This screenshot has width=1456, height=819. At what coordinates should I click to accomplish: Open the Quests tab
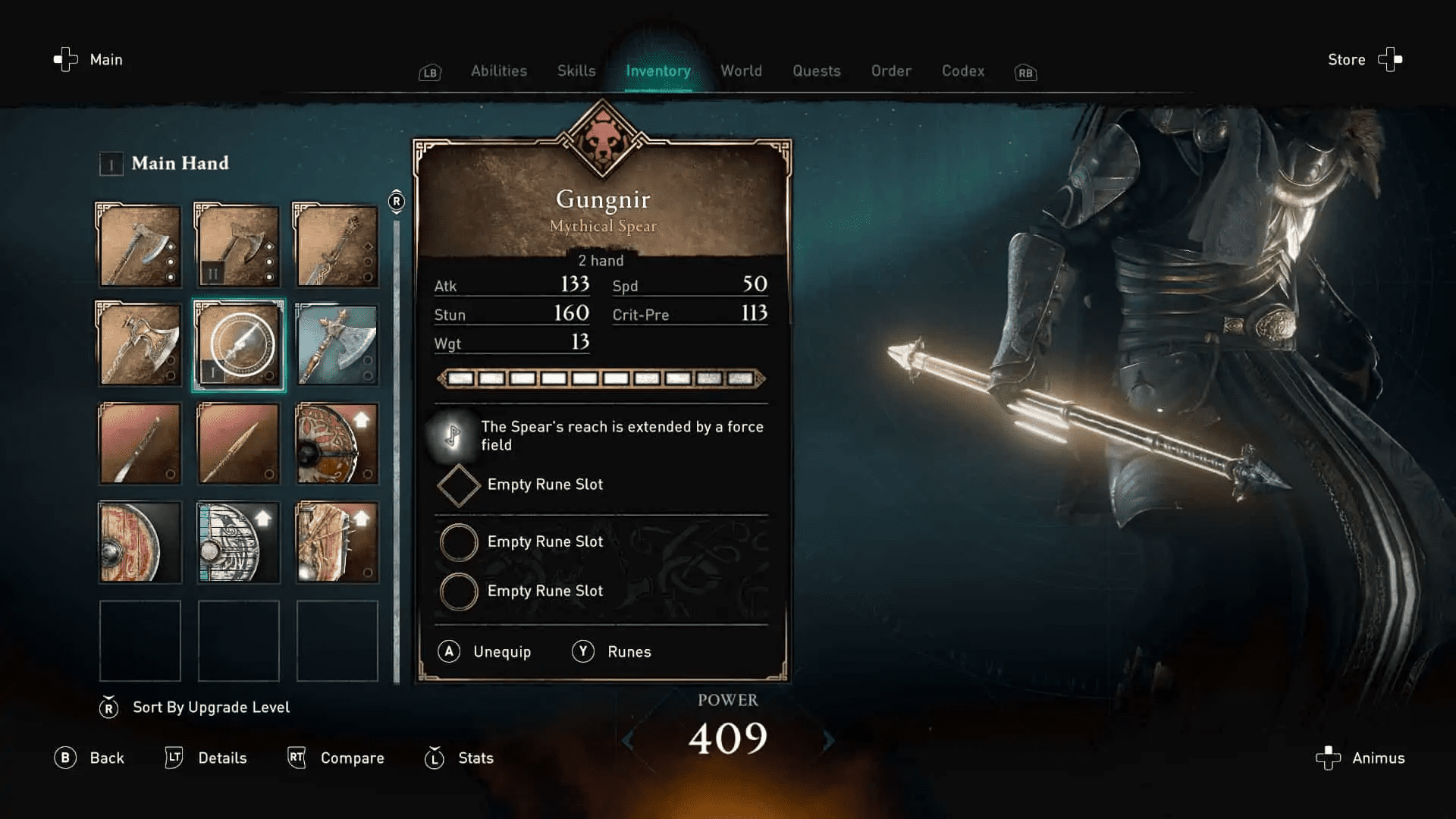point(816,71)
